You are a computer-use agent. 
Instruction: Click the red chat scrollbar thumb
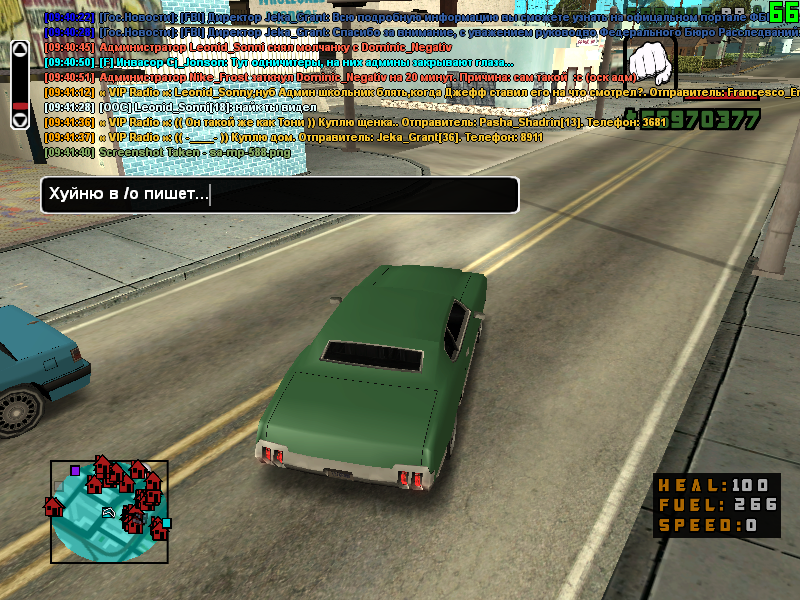(19, 104)
